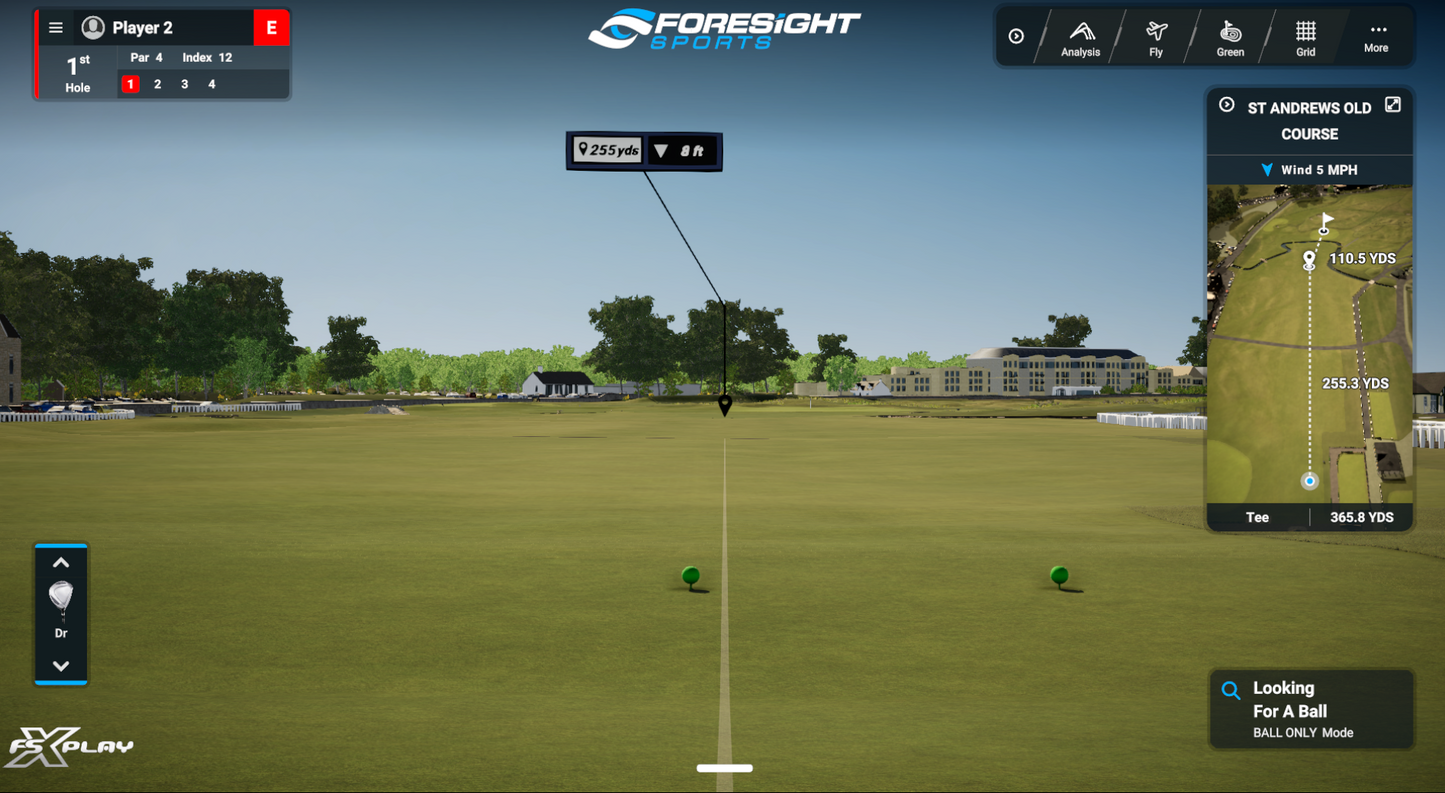Click the magnifier icon in Looking For A Ball
The width and height of the screenshot is (1445, 793).
pyautogui.click(x=1231, y=689)
